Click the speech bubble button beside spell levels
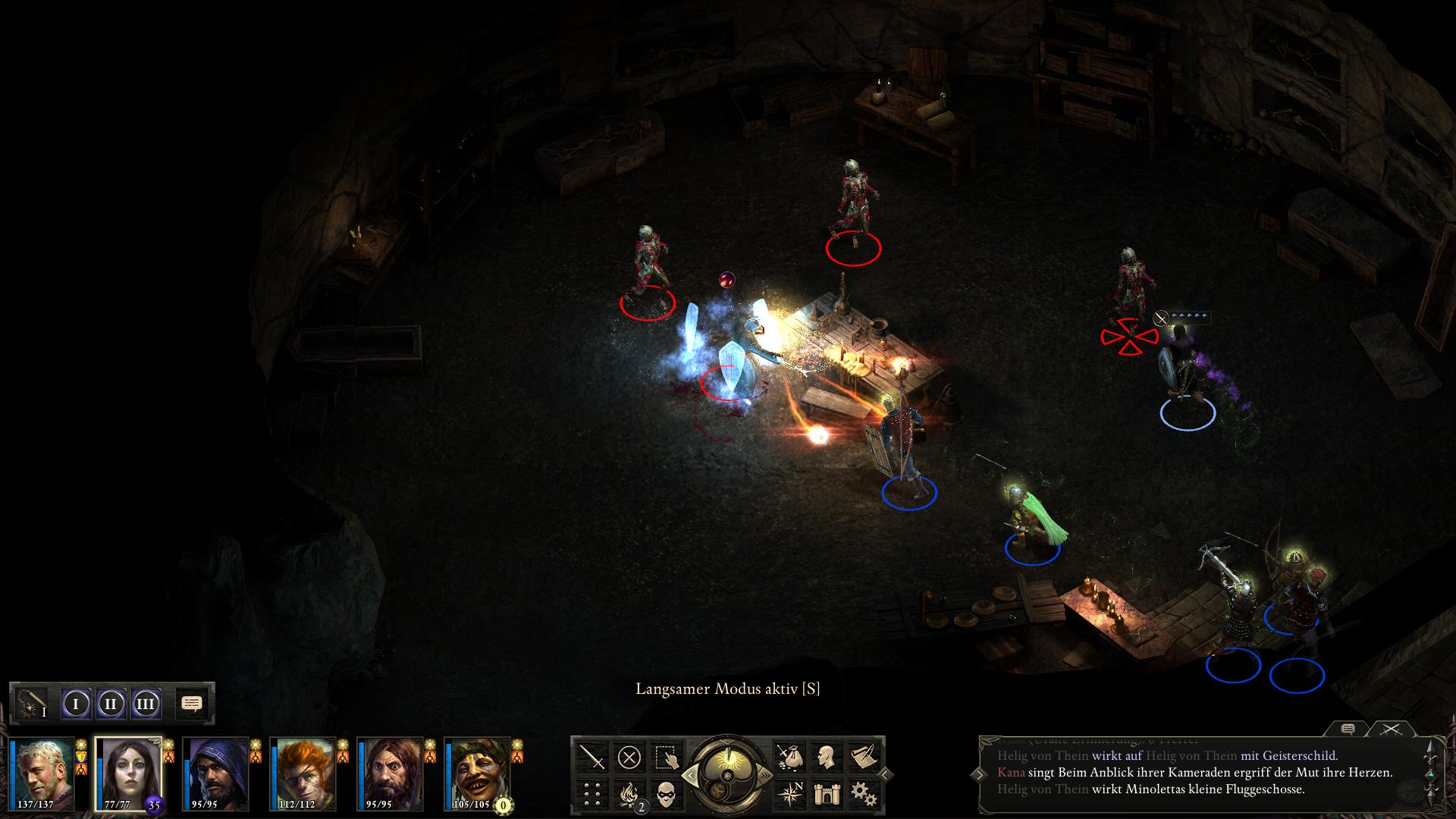The image size is (1456, 819). [193, 704]
